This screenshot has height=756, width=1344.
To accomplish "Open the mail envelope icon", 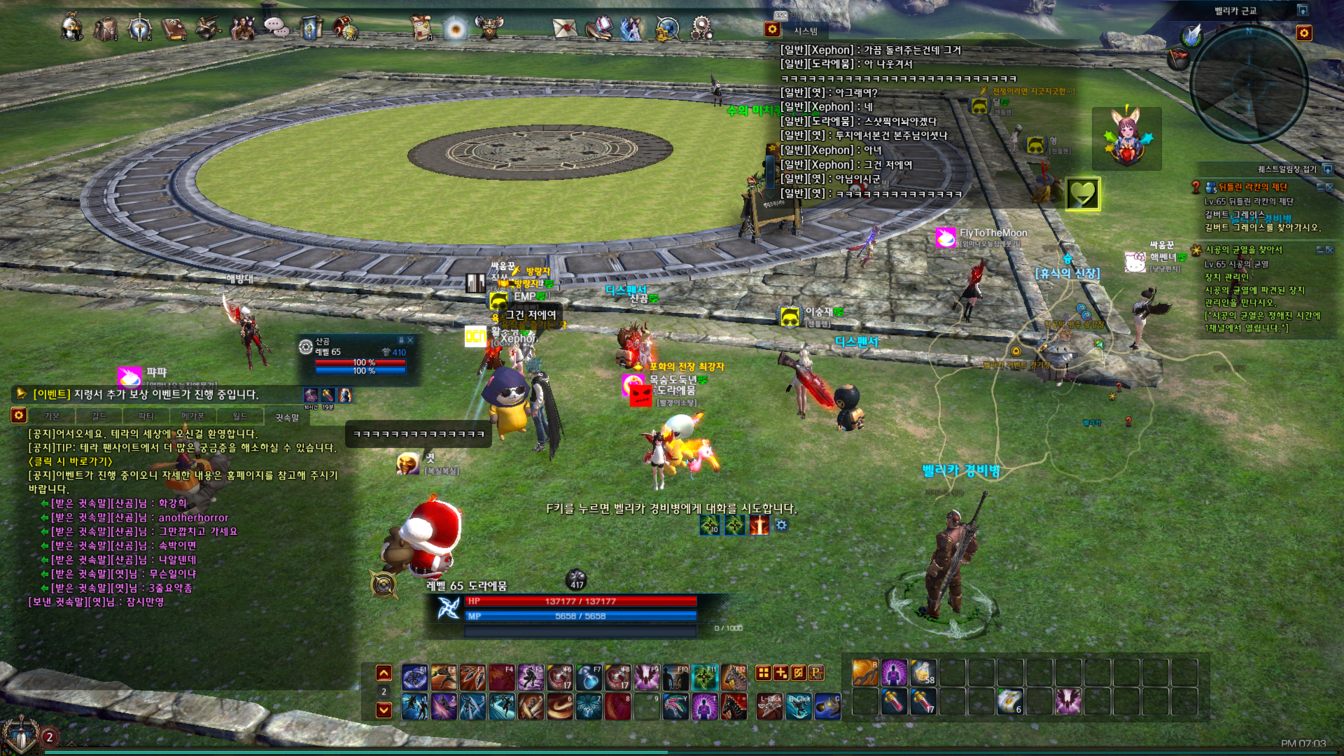I will [x=564, y=28].
